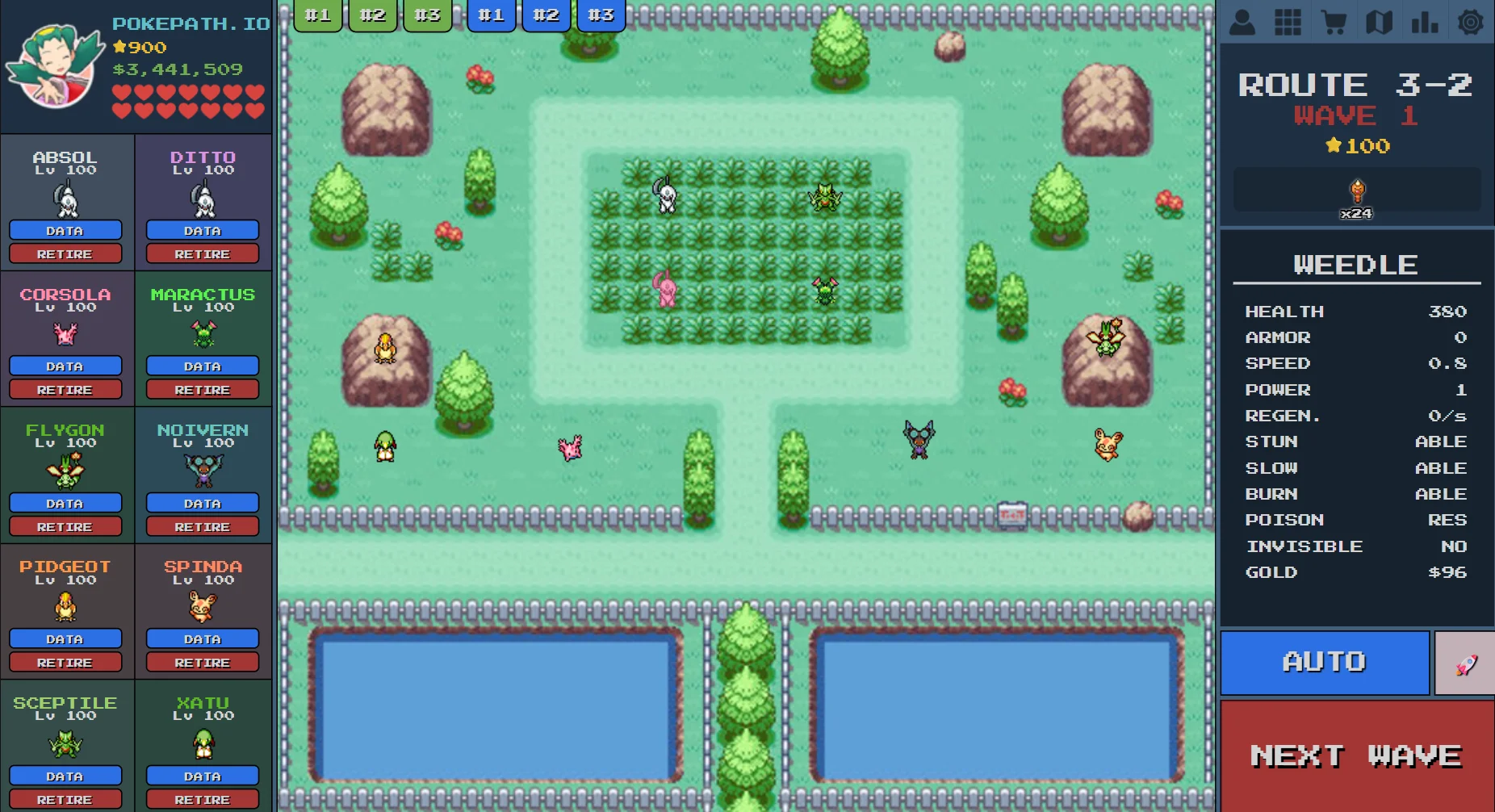Retire Ditto from the party
This screenshot has width=1495, height=812.
(x=202, y=253)
